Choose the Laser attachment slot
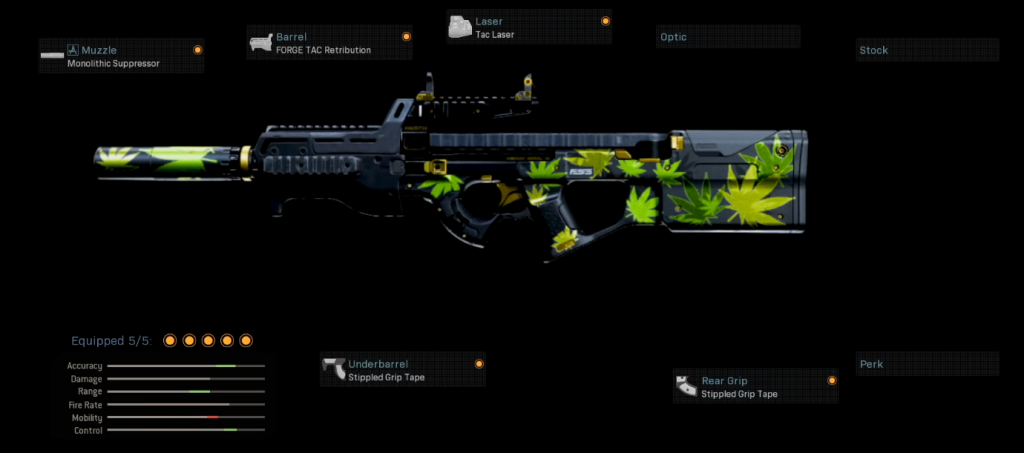1024x453 pixels. coord(529,27)
